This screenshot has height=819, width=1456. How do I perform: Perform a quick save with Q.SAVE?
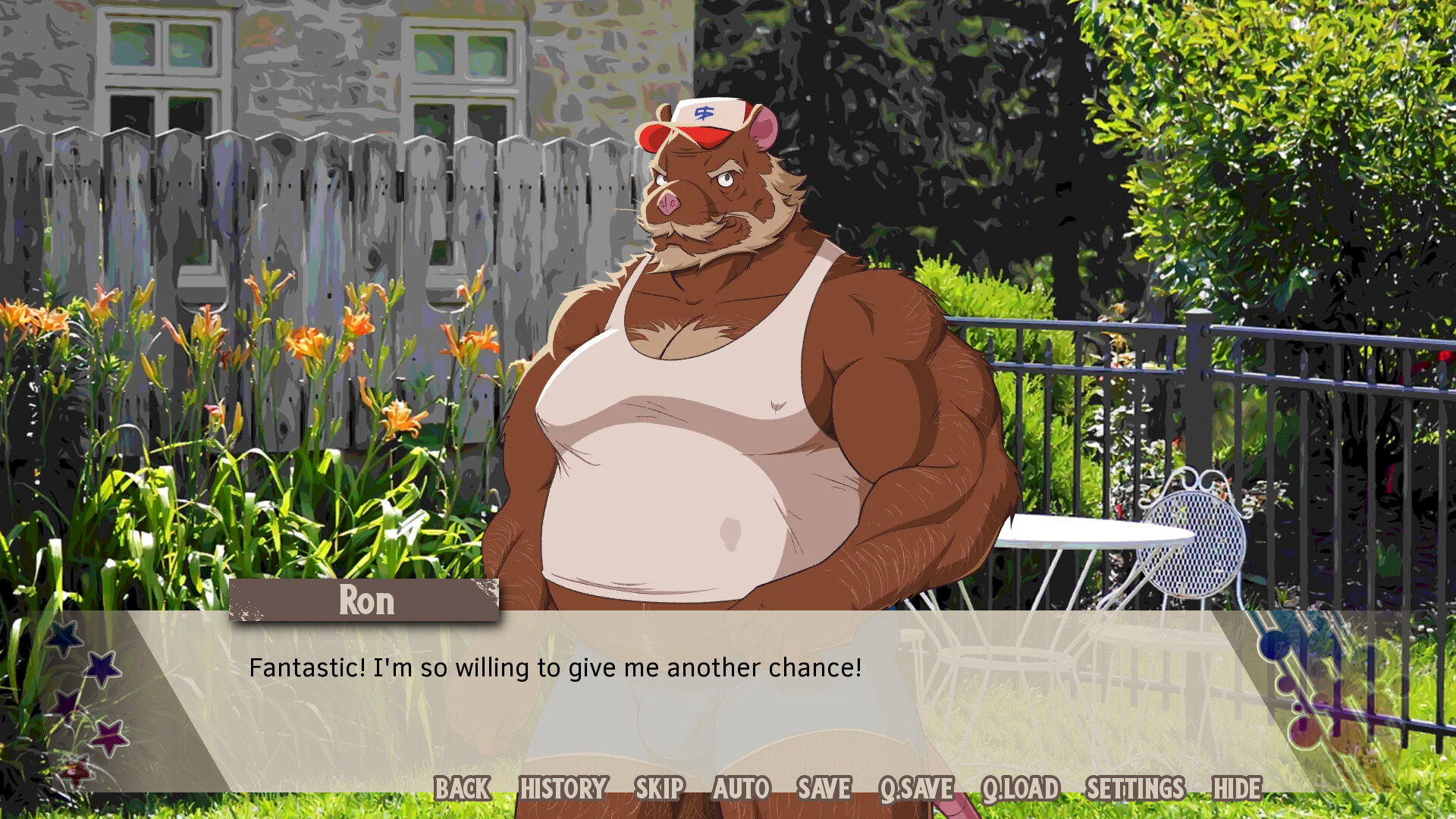(919, 789)
